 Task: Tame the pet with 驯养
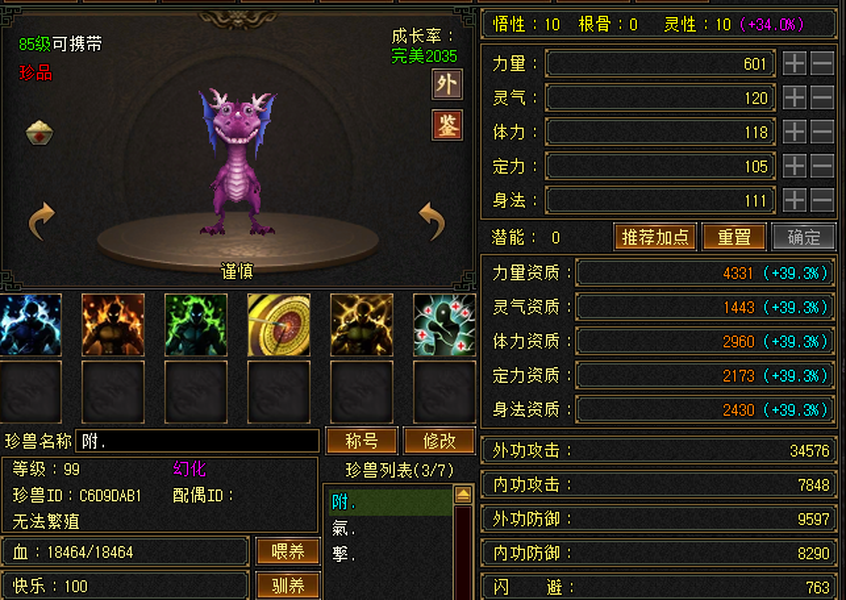[x=288, y=585]
